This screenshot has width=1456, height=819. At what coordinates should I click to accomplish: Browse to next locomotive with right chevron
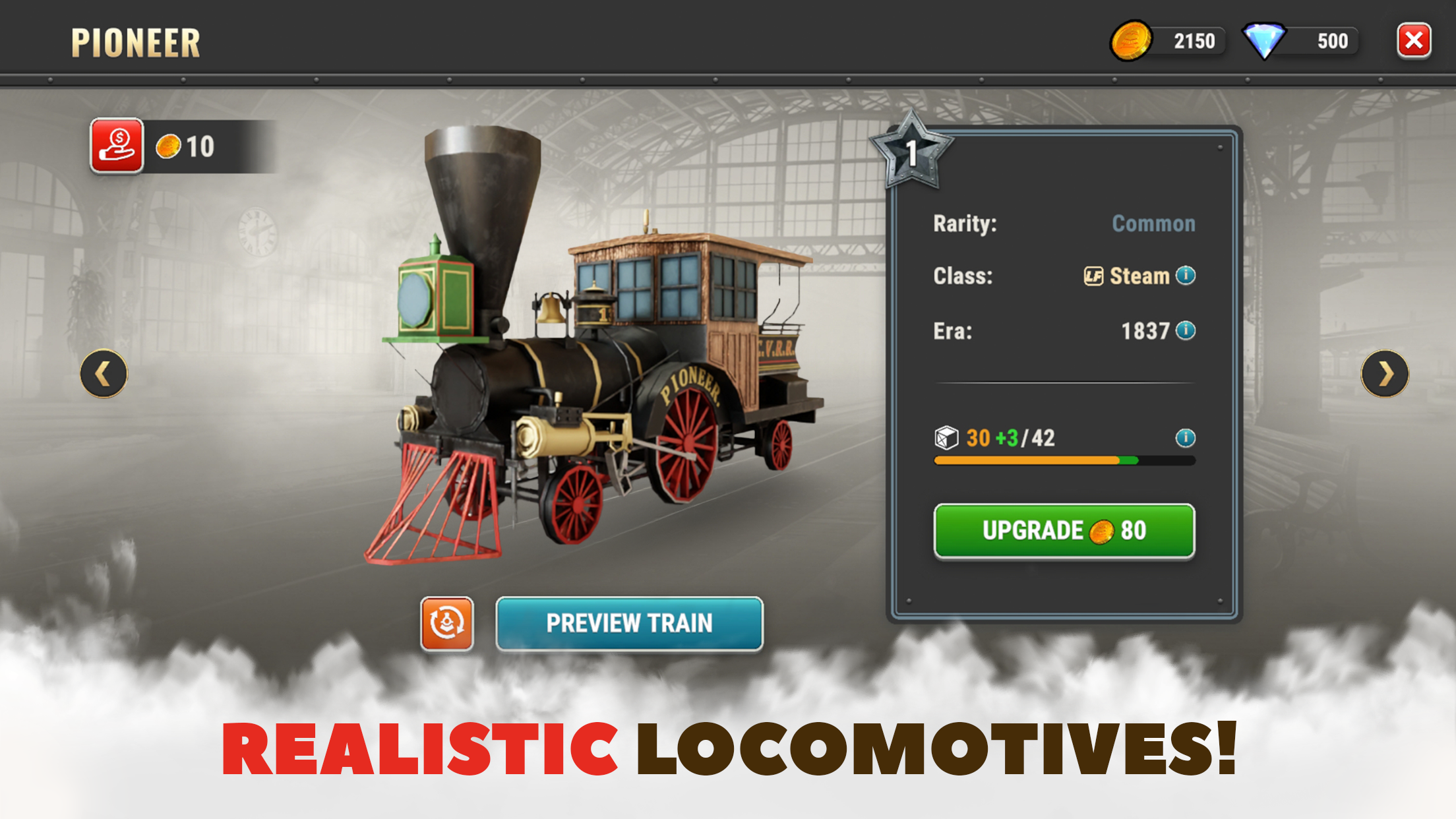[x=1383, y=374]
